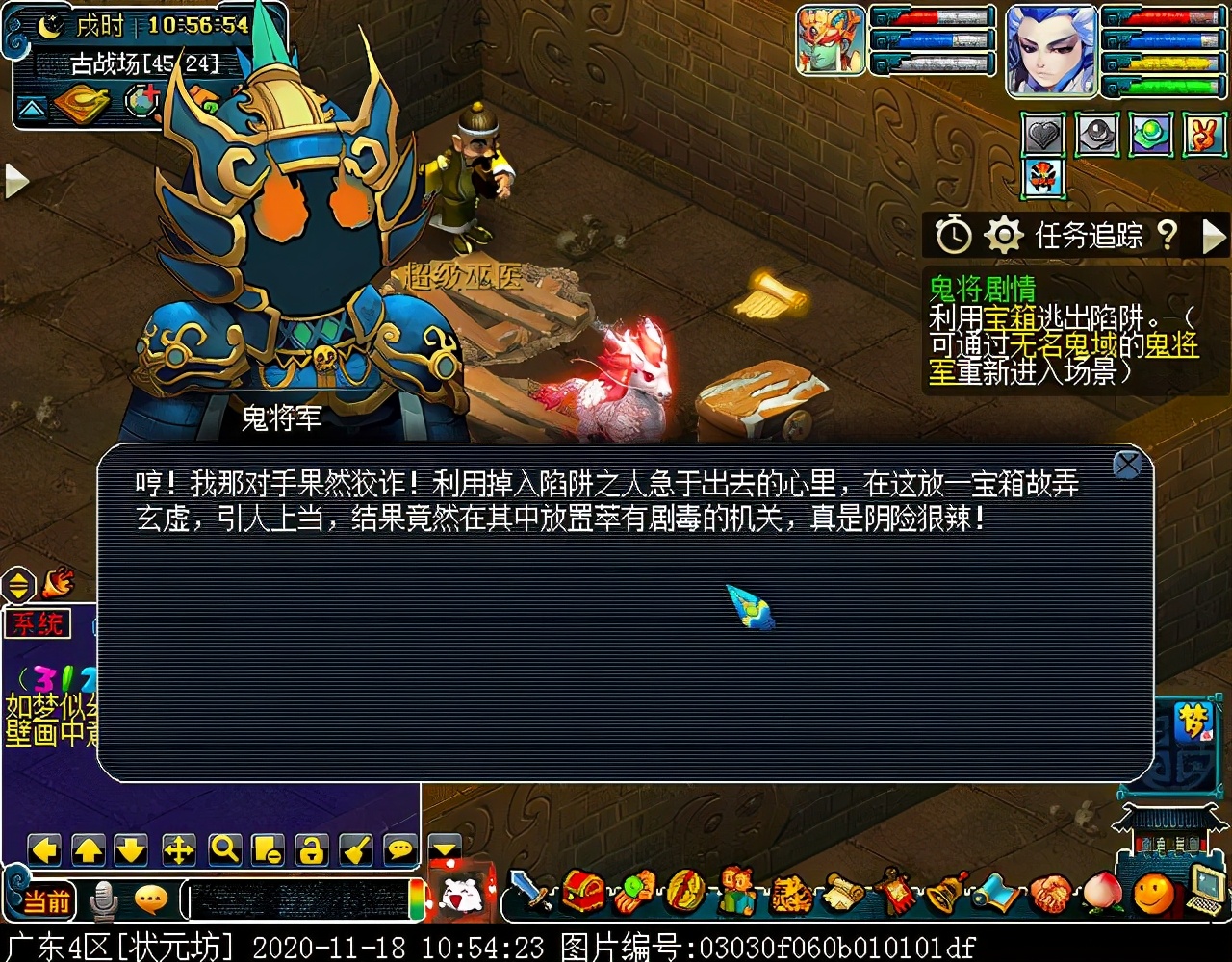Click the brush clear-chat icon
This screenshot has height=962, width=1232.
[355, 850]
